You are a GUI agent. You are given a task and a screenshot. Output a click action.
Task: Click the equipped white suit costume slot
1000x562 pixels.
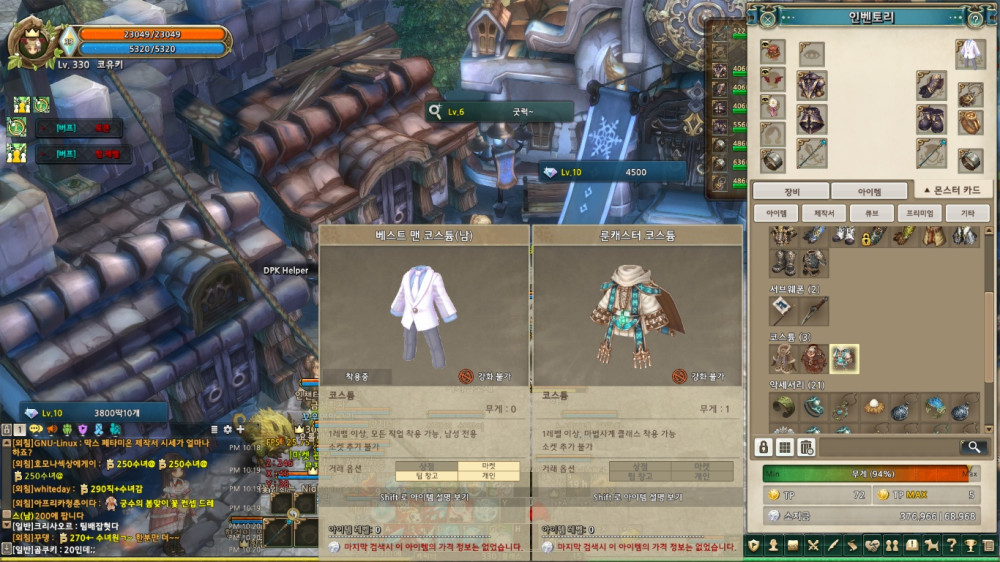tap(969, 55)
